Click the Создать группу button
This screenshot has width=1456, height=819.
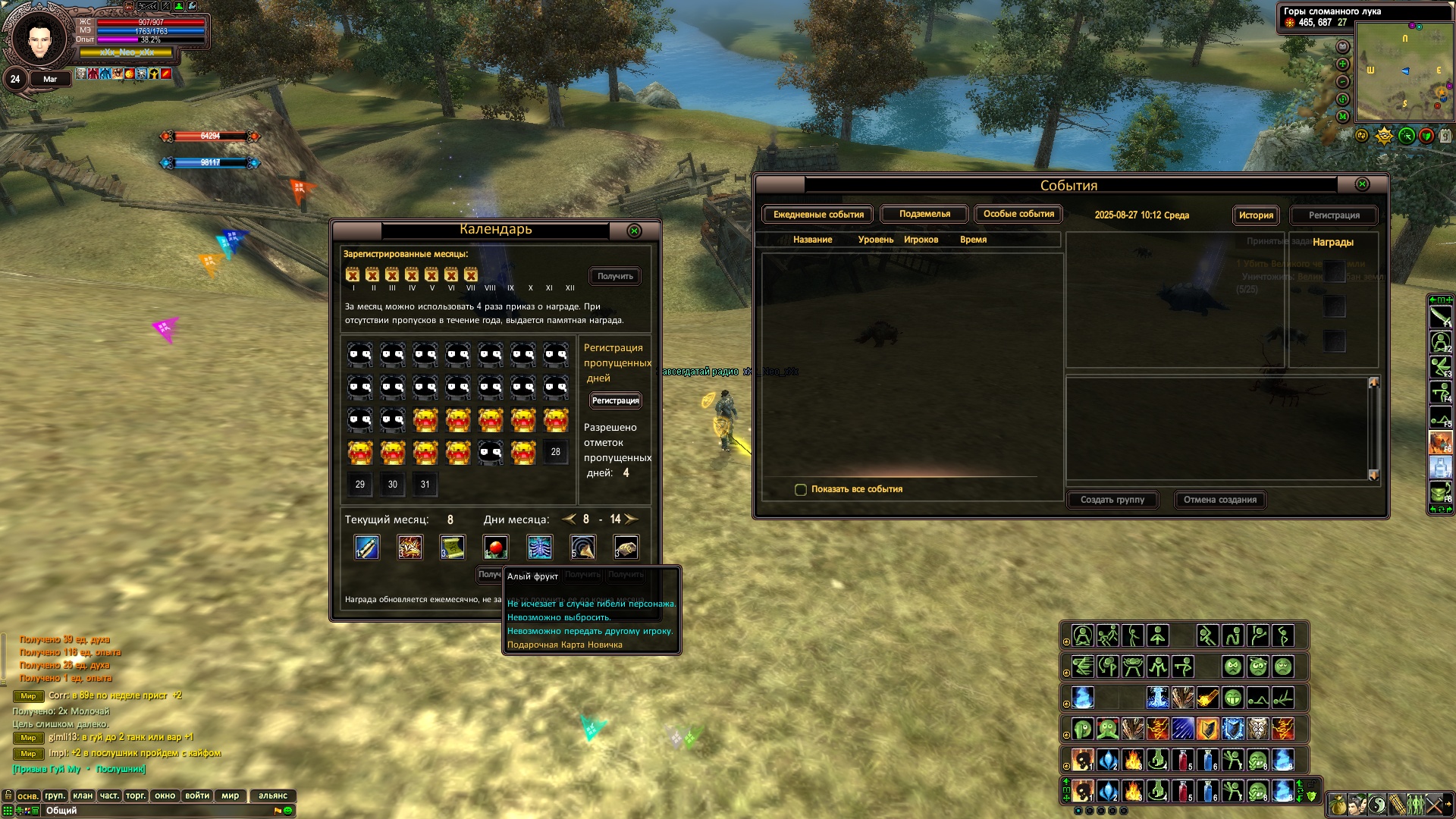click(x=1112, y=500)
